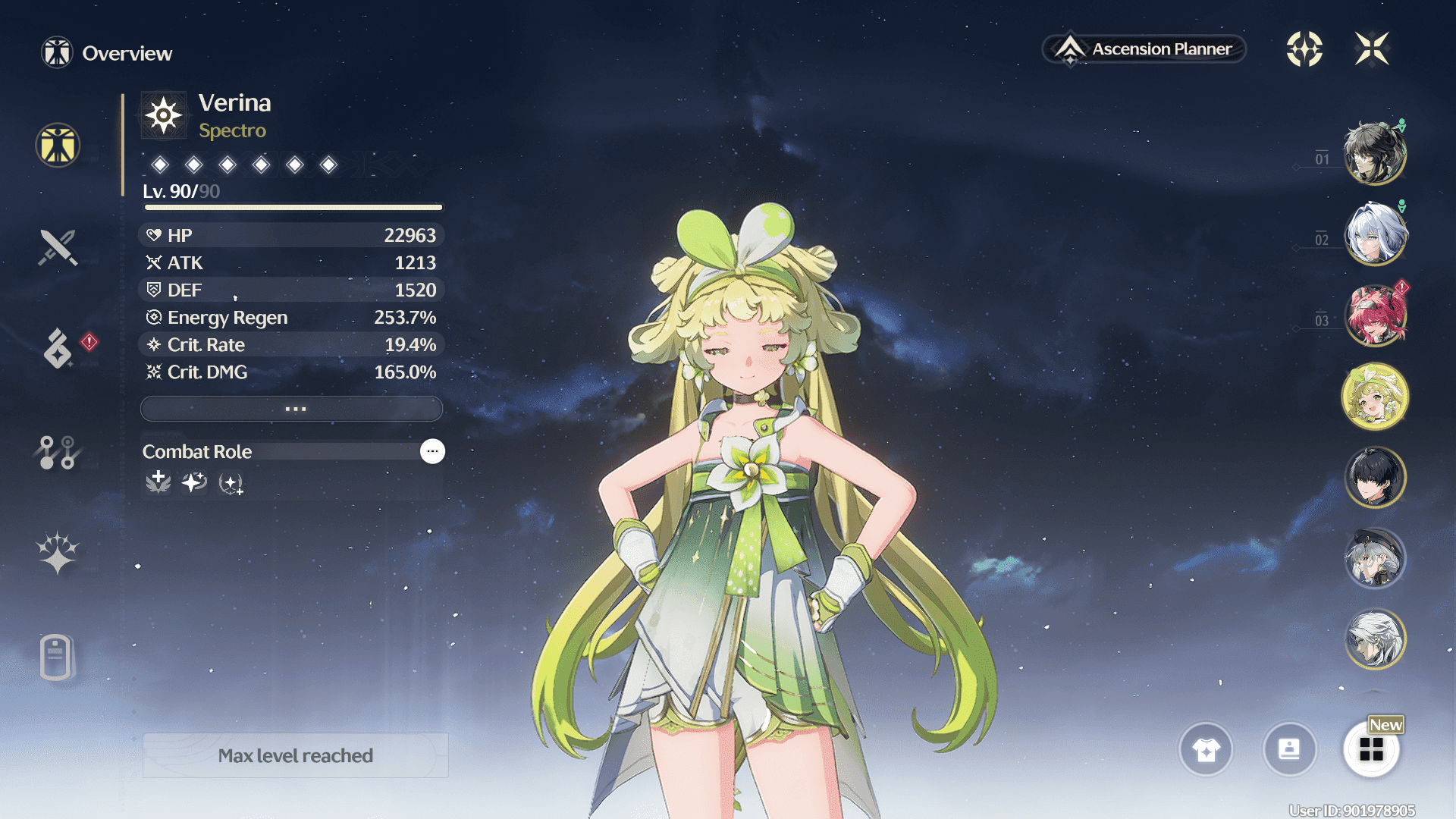Switch to the weapon tab with crossed swords
1456x819 pixels.
[x=58, y=247]
